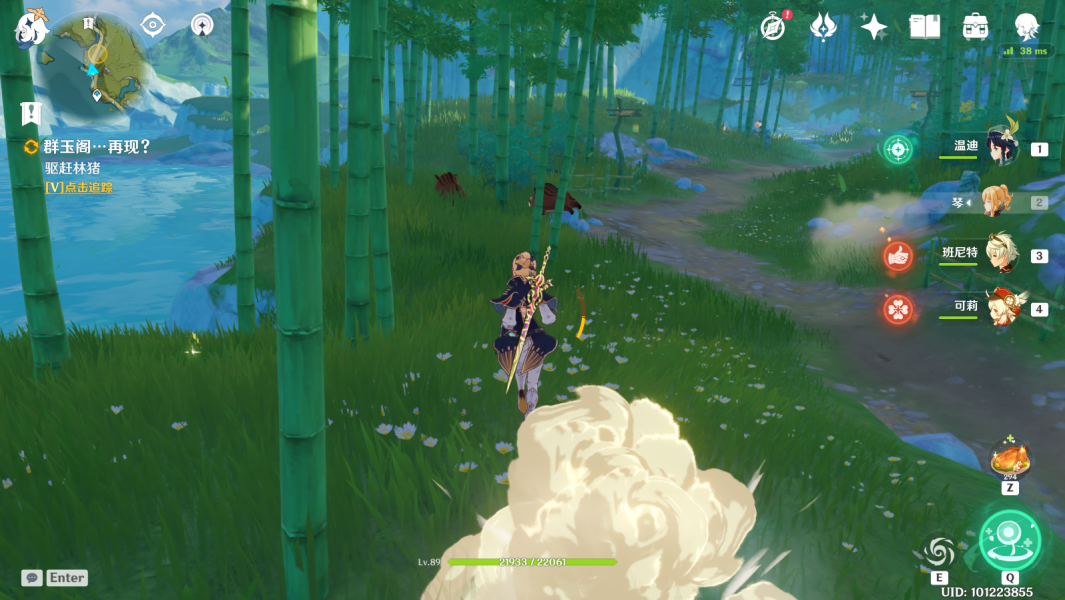Open the adventurer handbook book icon
The image size is (1065, 600).
(925, 27)
